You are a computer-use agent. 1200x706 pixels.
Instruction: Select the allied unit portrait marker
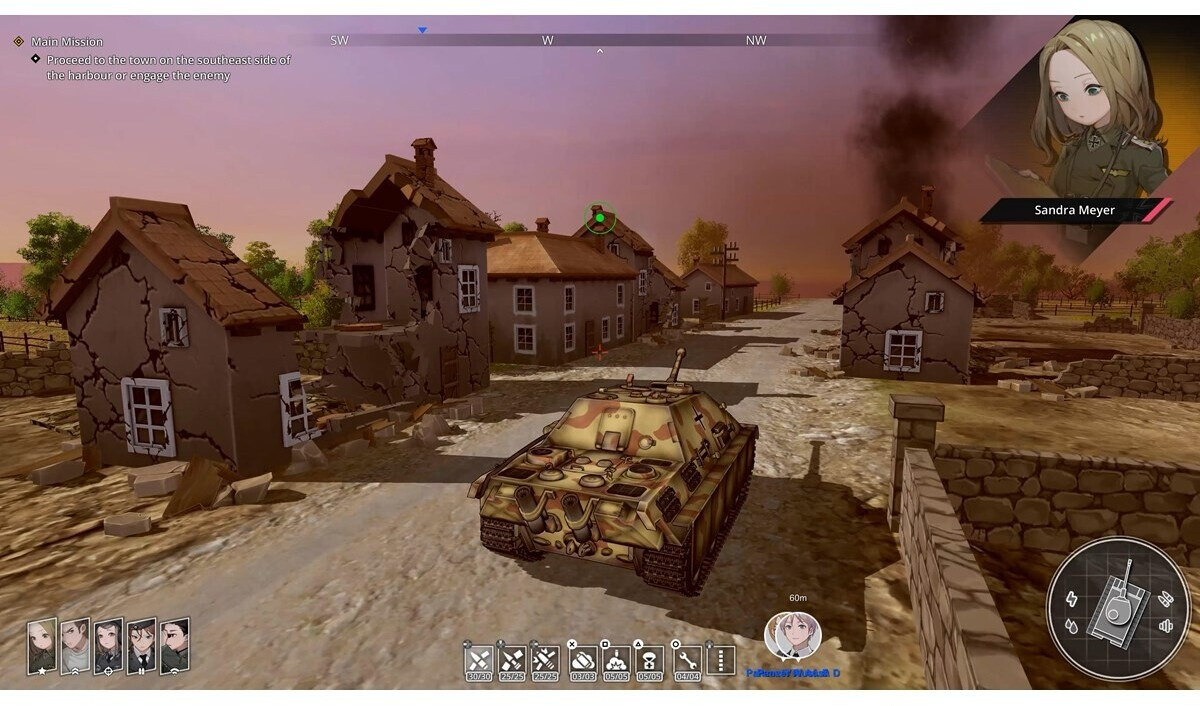point(793,636)
